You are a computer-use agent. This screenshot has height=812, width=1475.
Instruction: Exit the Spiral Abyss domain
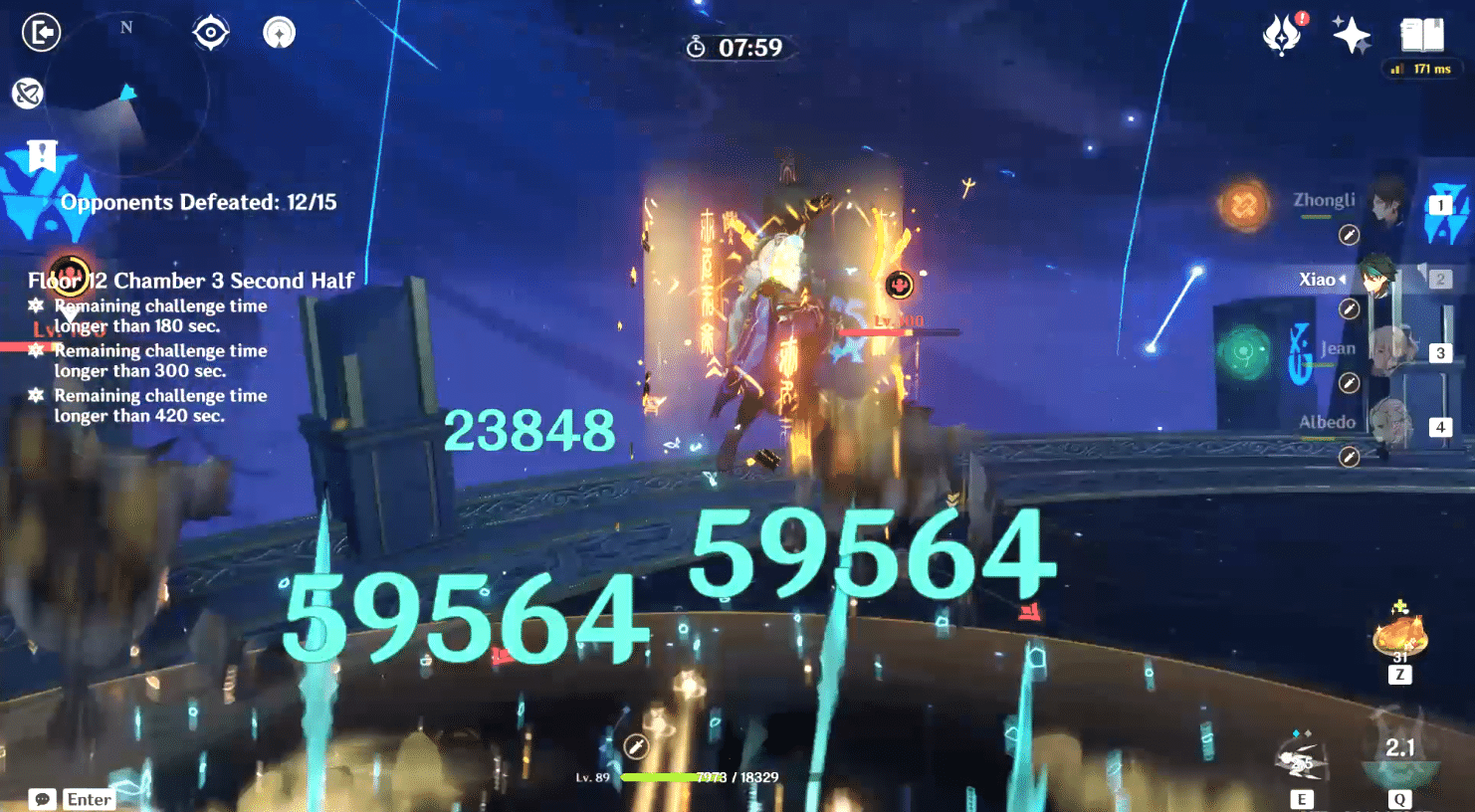(40, 33)
